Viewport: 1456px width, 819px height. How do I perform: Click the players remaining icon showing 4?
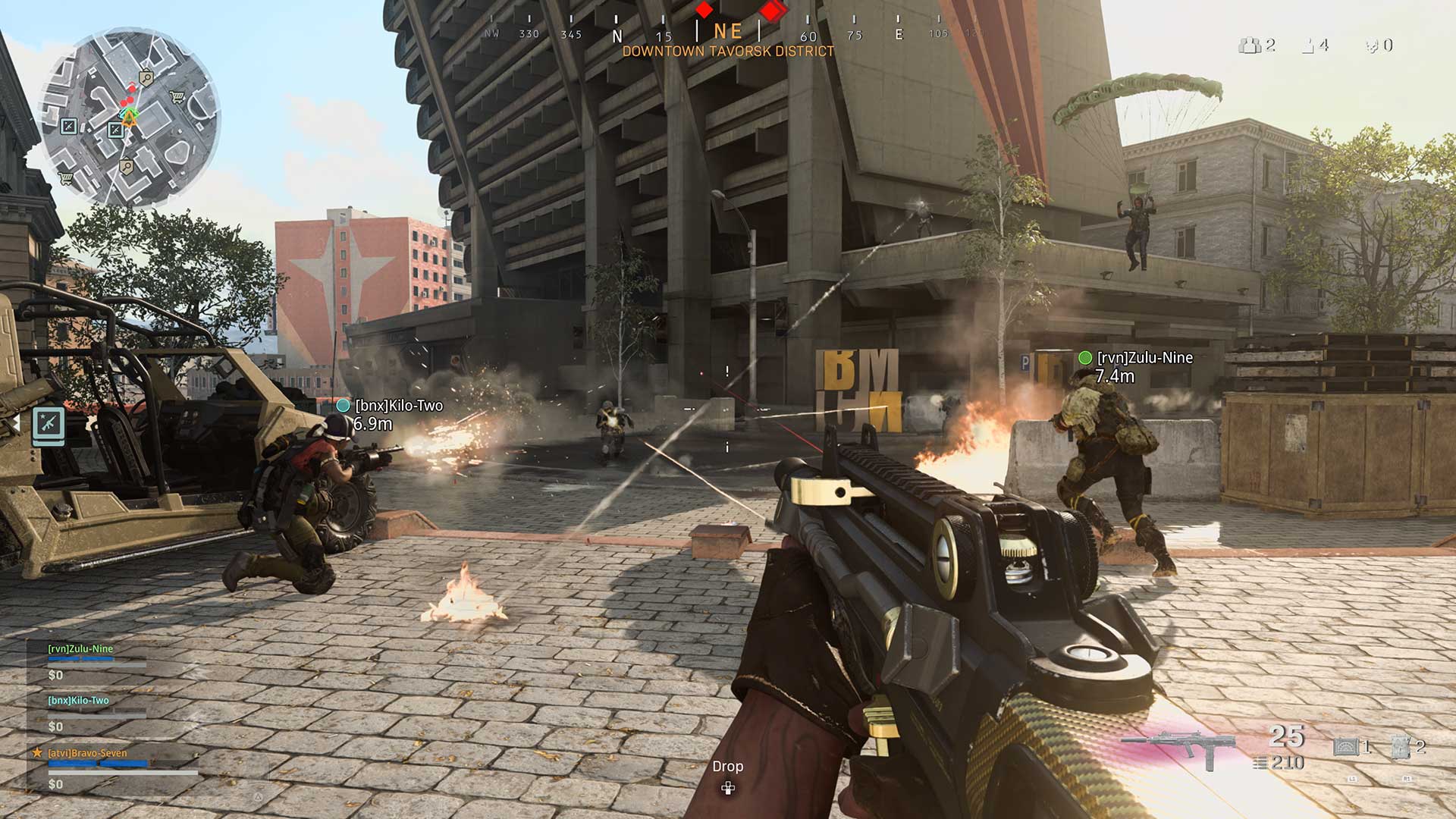(1309, 45)
